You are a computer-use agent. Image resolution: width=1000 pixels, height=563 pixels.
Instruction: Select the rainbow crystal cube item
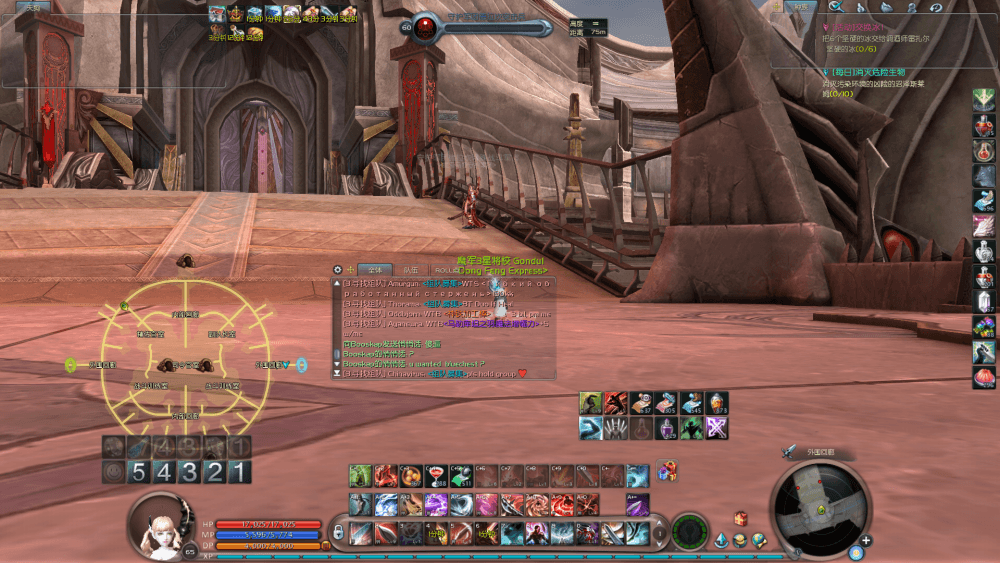click(x=984, y=327)
